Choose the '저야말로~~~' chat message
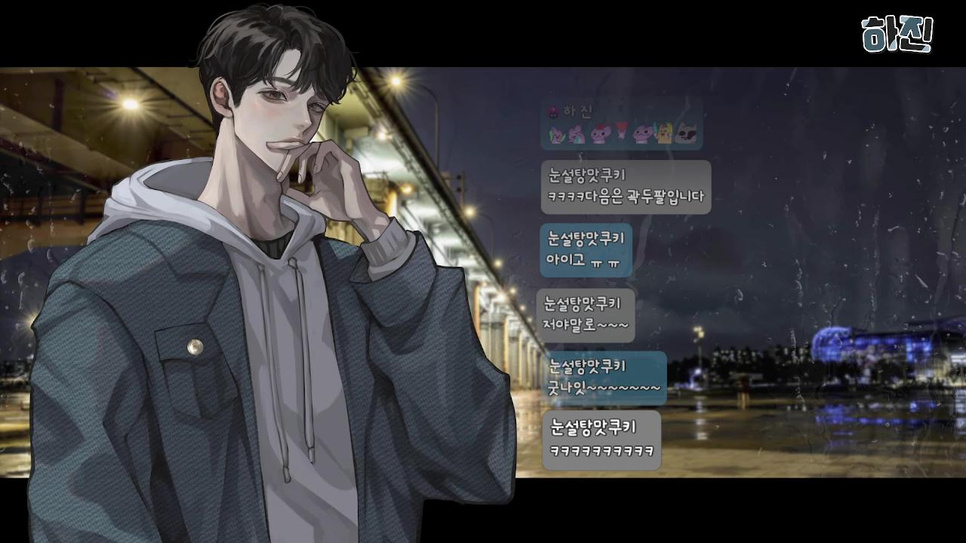 (x=586, y=315)
